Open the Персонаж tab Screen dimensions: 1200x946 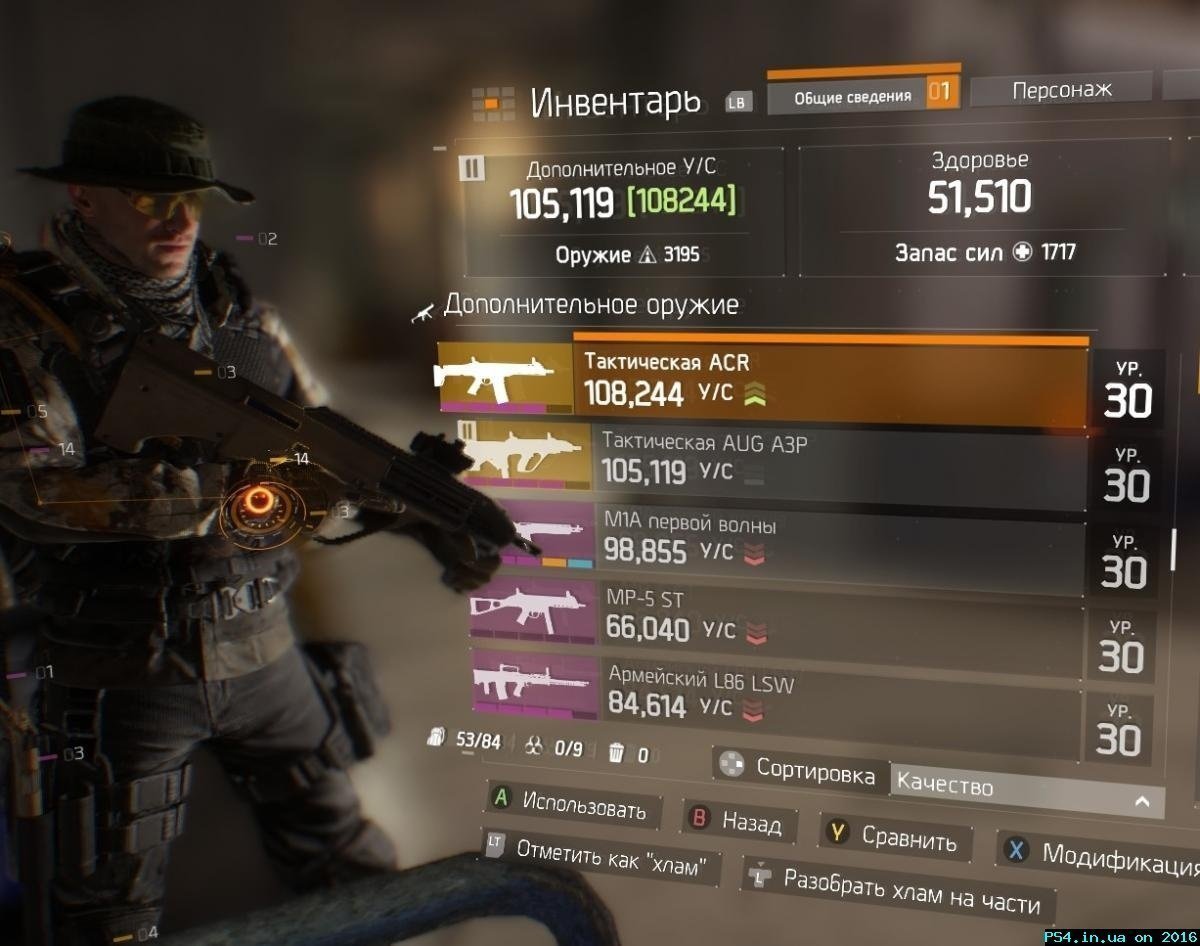(x=1061, y=90)
